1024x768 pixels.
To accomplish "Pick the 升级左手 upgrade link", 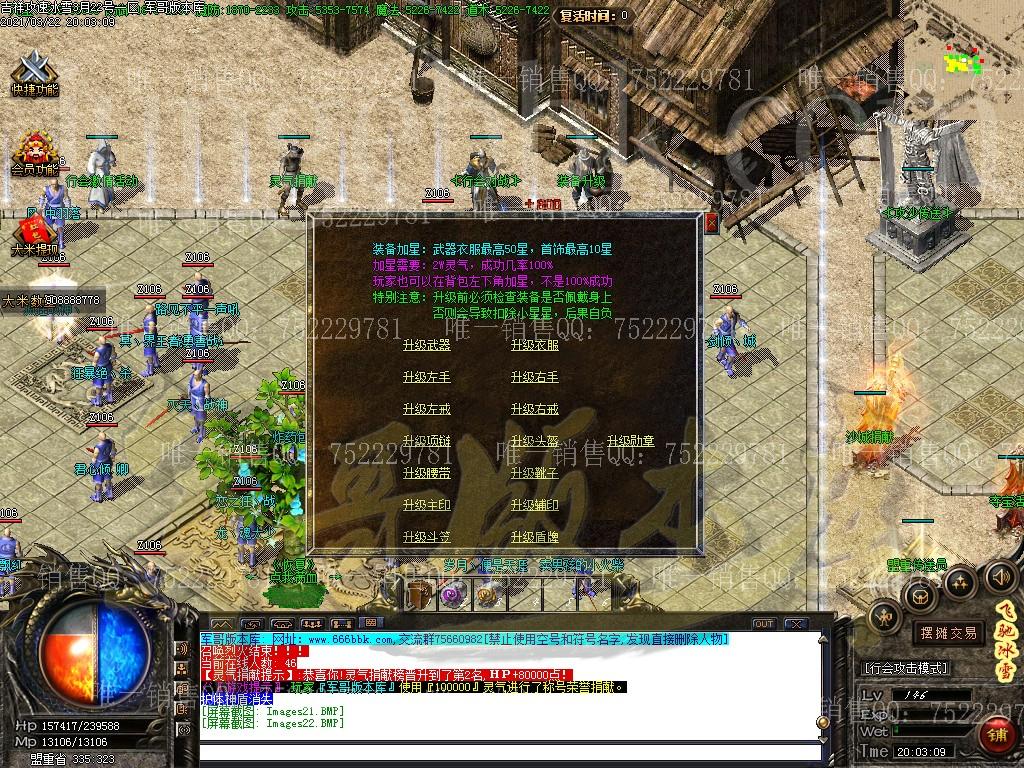I will click(426, 377).
